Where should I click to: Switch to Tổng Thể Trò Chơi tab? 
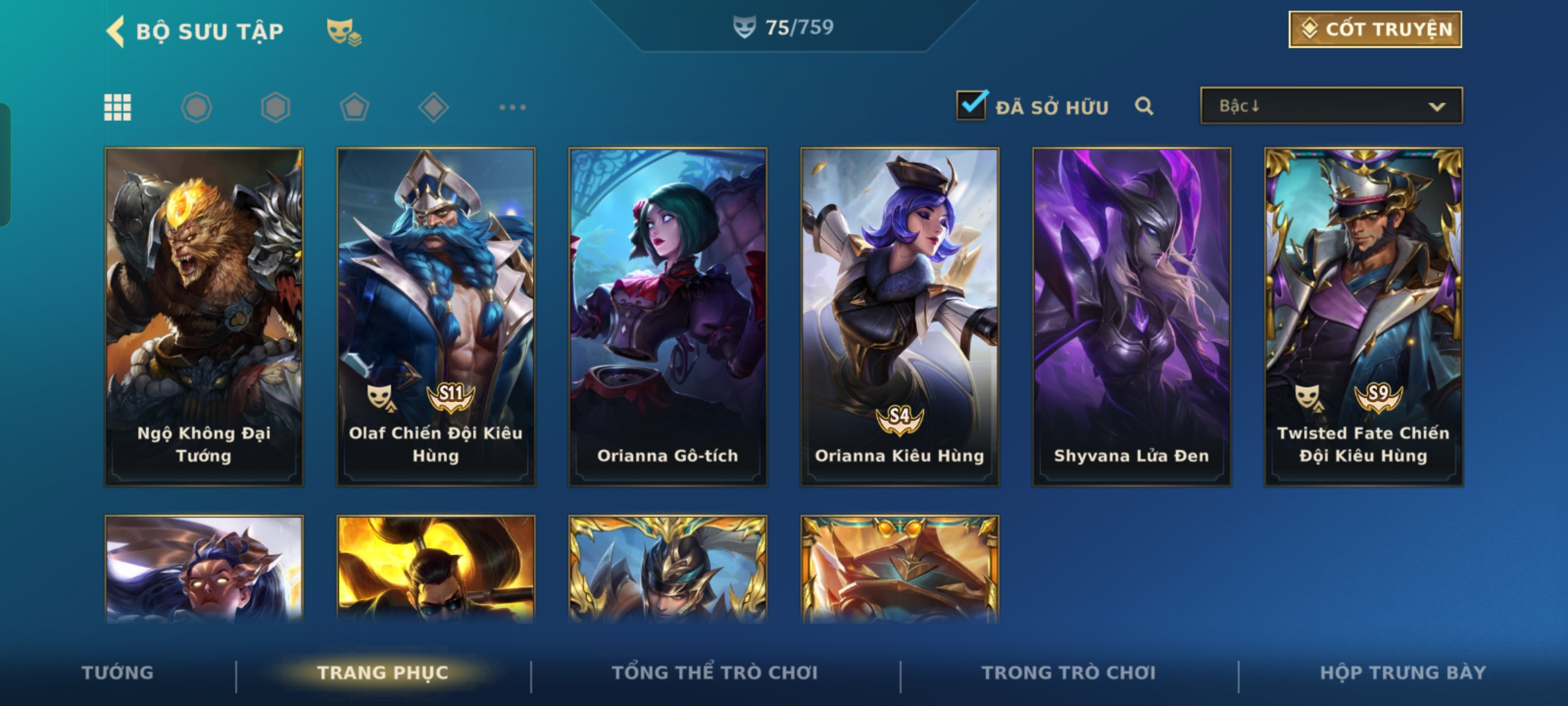(x=715, y=673)
